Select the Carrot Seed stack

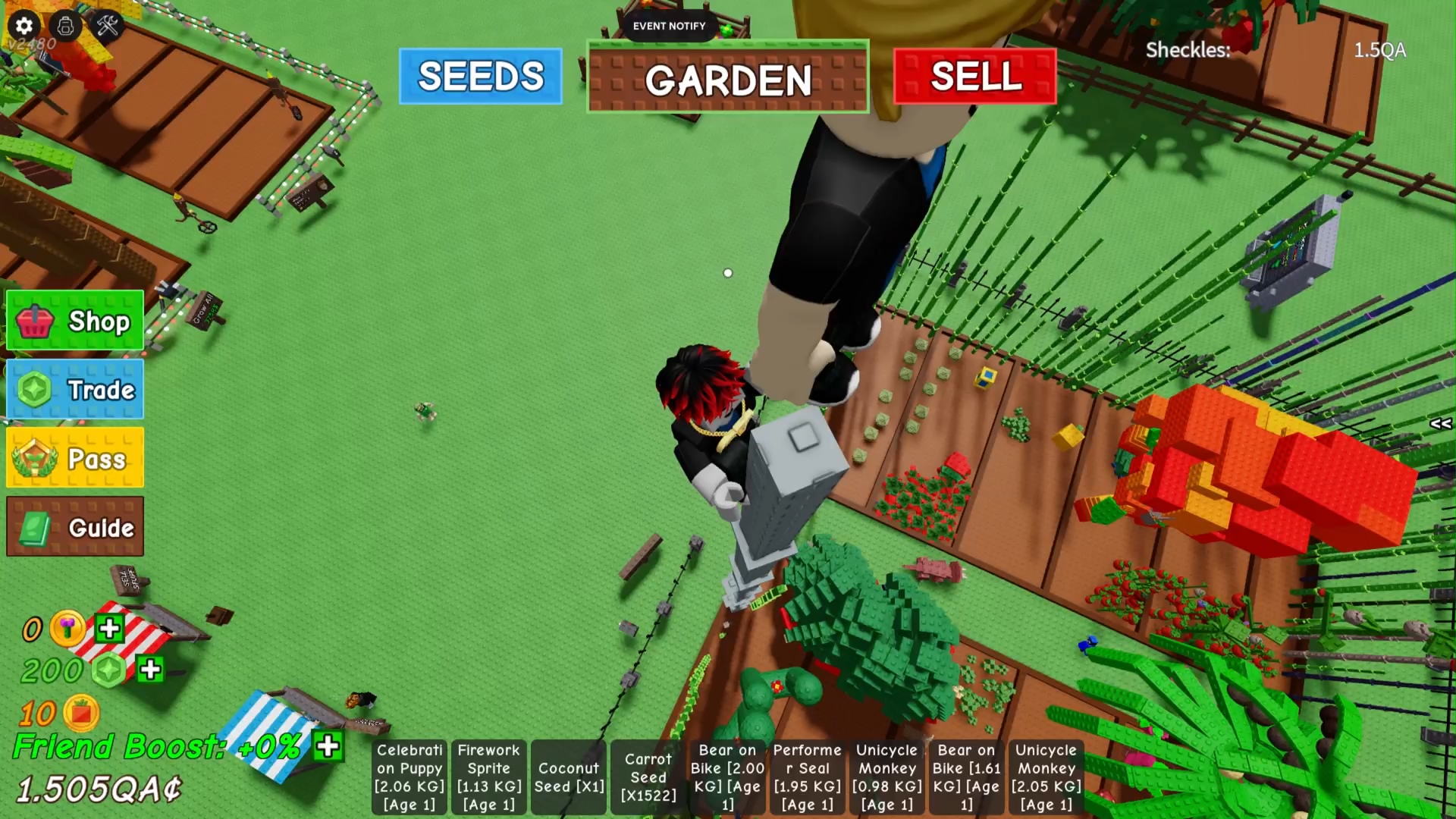[x=648, y=777]
